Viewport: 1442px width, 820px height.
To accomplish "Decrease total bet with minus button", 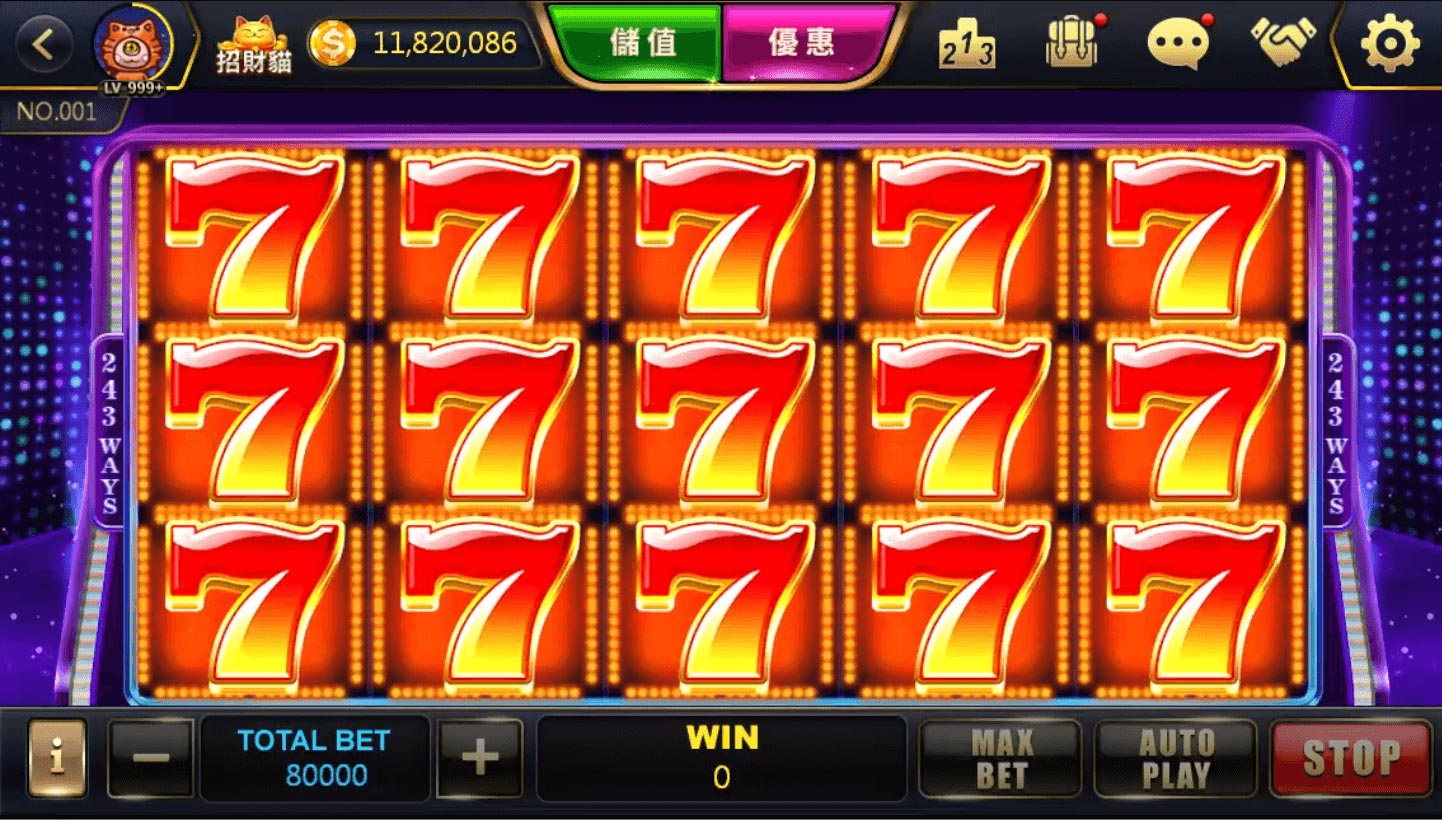I will (x=150, y=758).
